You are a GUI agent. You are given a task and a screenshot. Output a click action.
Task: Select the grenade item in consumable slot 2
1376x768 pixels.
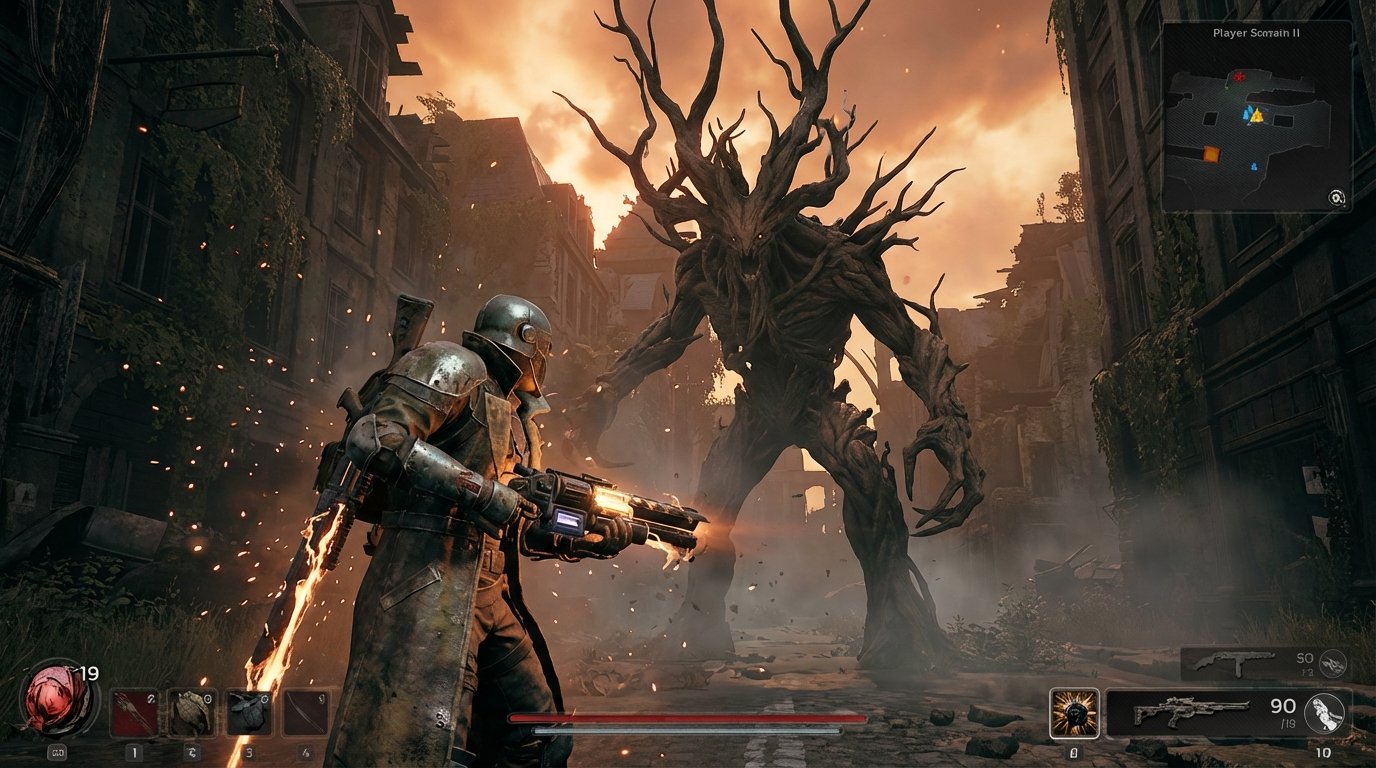point(191,713)
